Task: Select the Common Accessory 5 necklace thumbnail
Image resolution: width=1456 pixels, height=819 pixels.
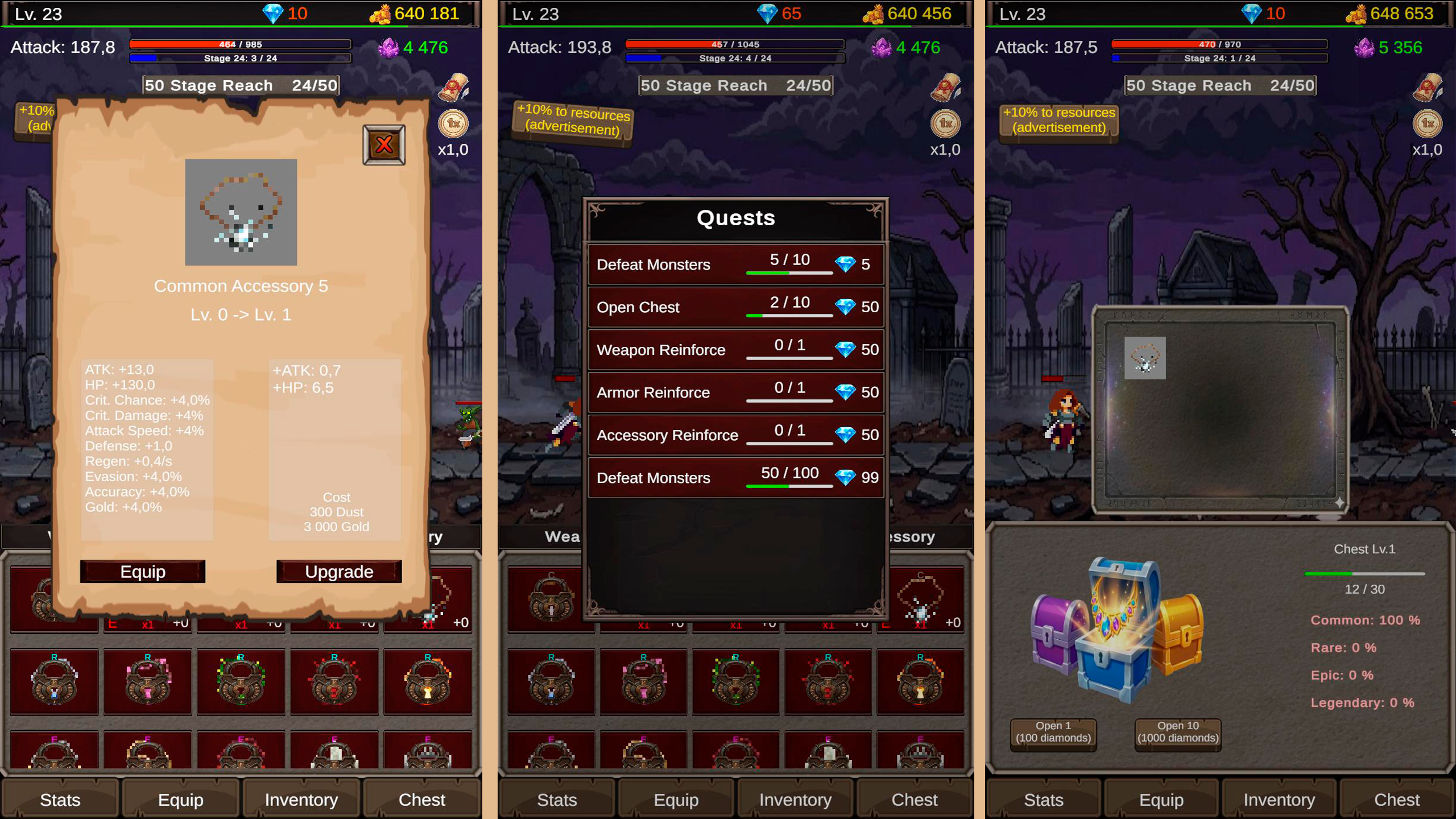Action: click(241, 212)
